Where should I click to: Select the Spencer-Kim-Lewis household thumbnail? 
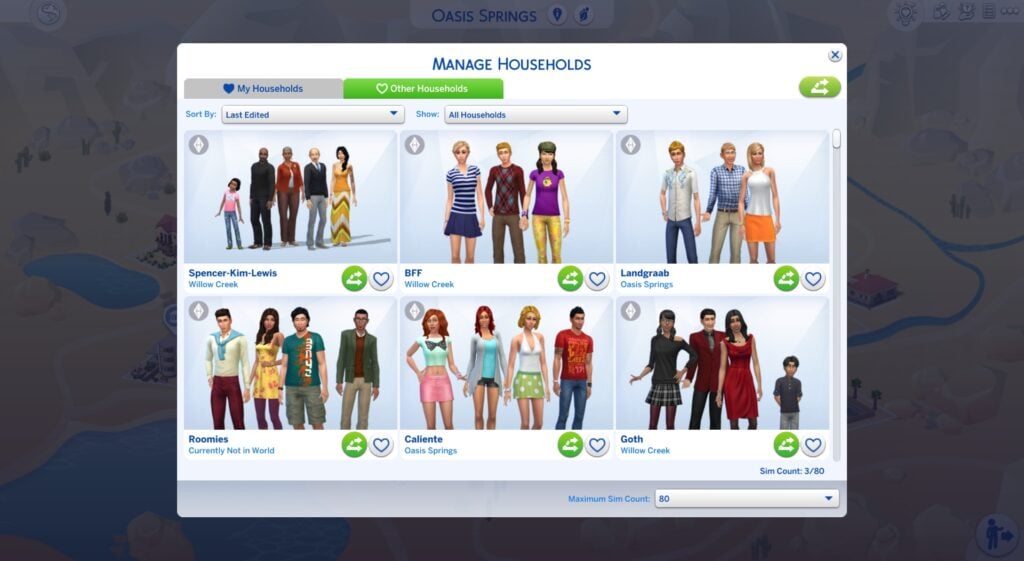click(x=290, y=198)
